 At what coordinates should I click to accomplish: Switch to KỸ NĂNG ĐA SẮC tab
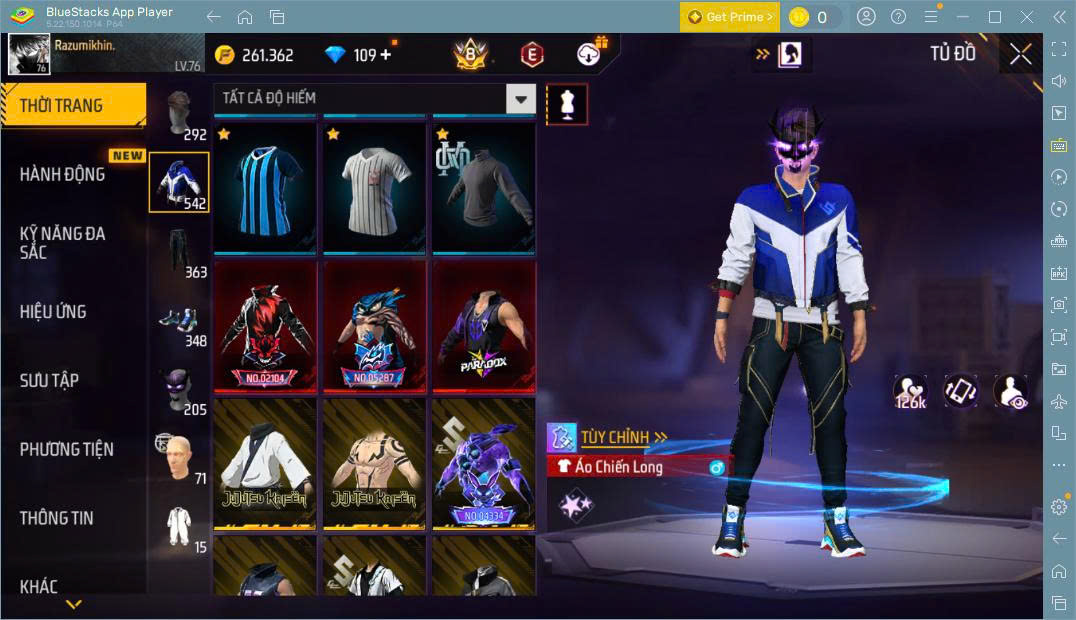pos(63,243)
